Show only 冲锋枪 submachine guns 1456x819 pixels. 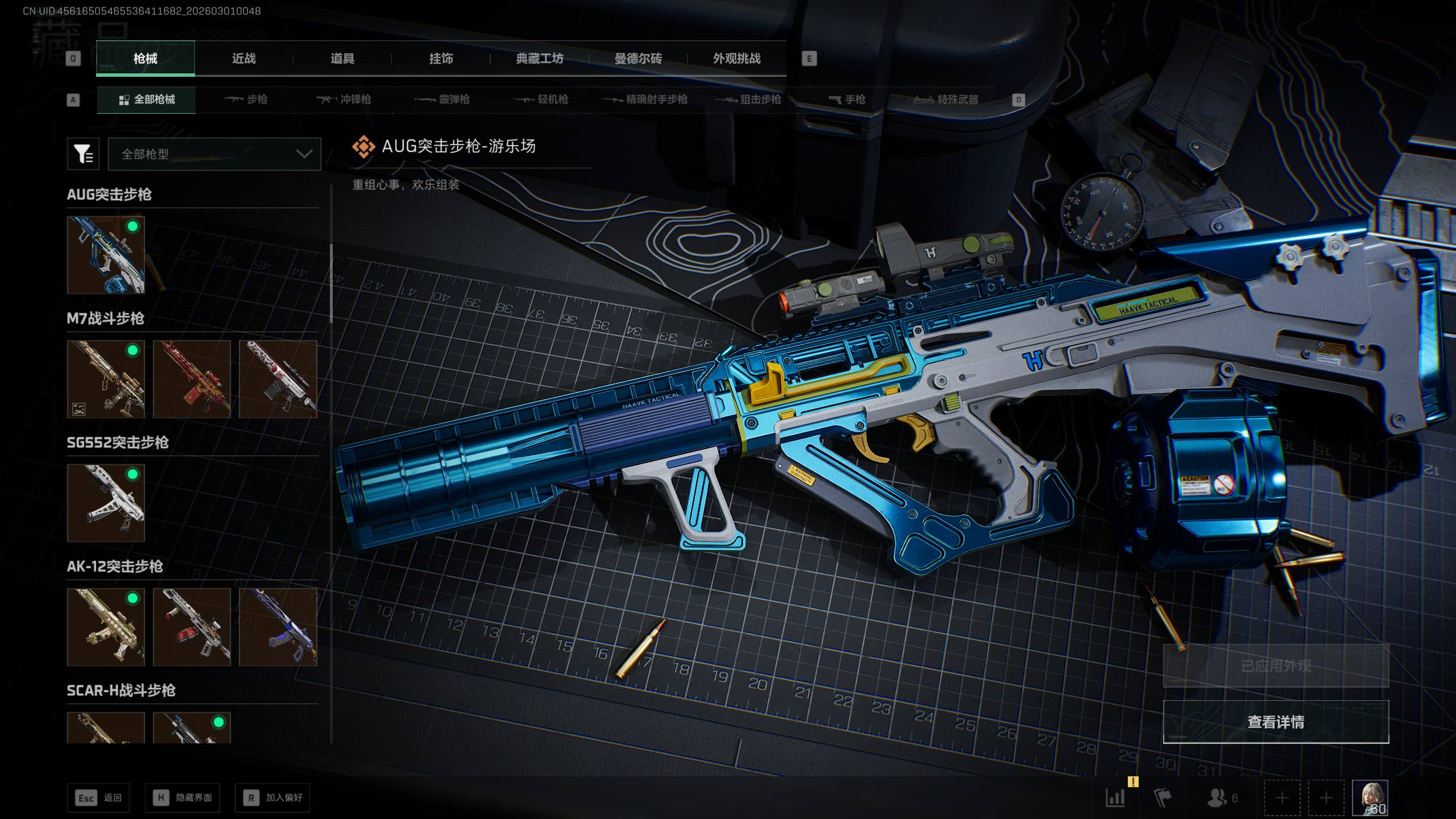(344, 100)
